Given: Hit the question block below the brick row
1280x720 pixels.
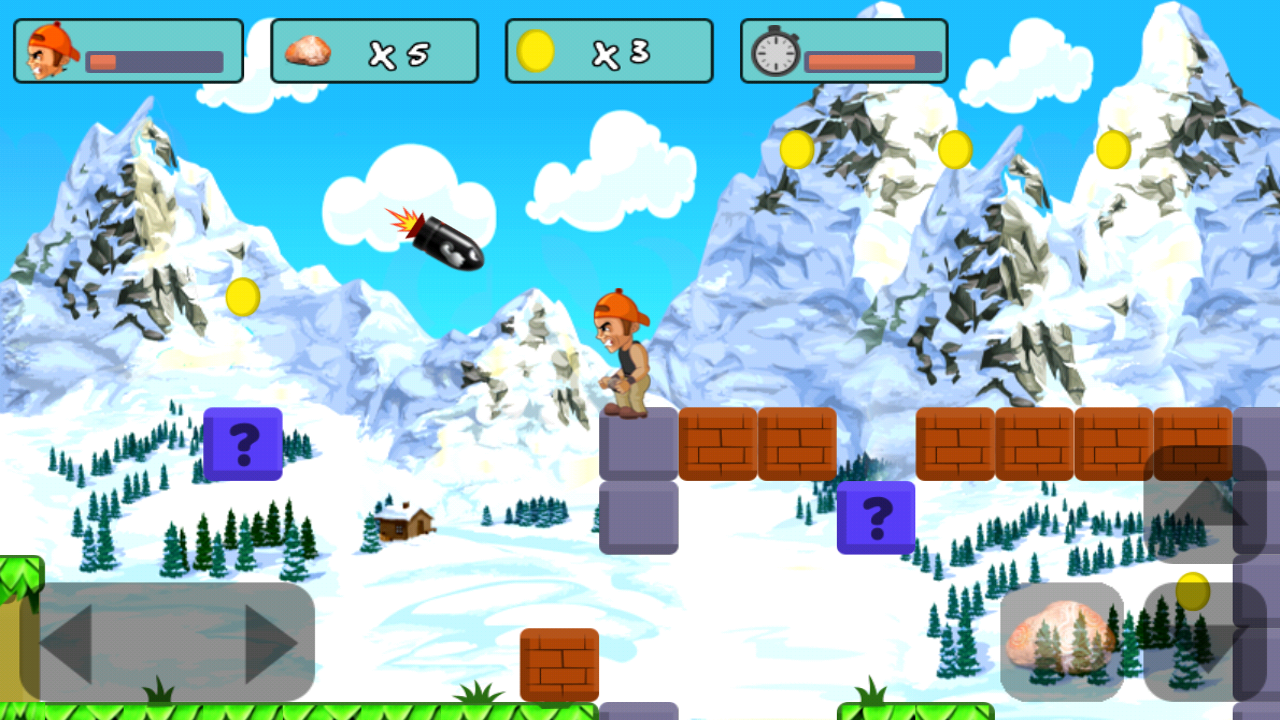Looking at the screenshot, I should click(x=876, y=518).
